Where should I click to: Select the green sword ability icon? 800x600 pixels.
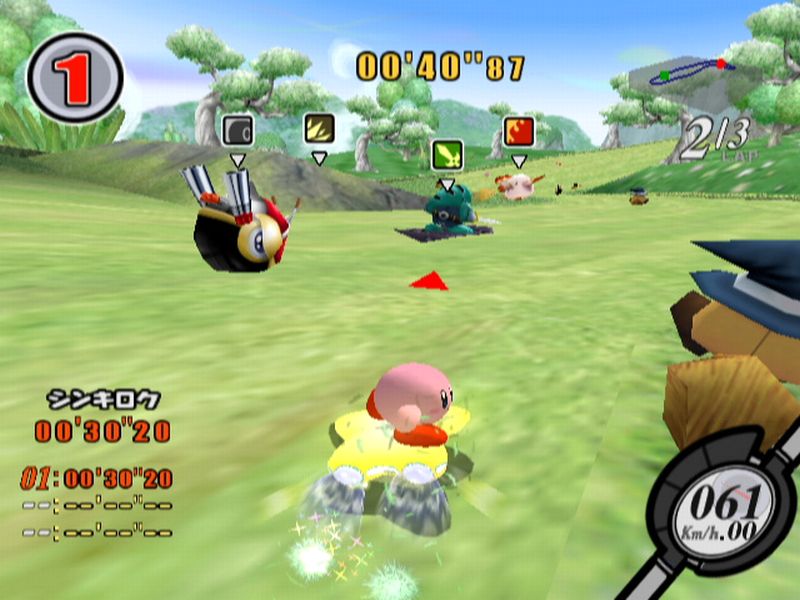(447, 155)
